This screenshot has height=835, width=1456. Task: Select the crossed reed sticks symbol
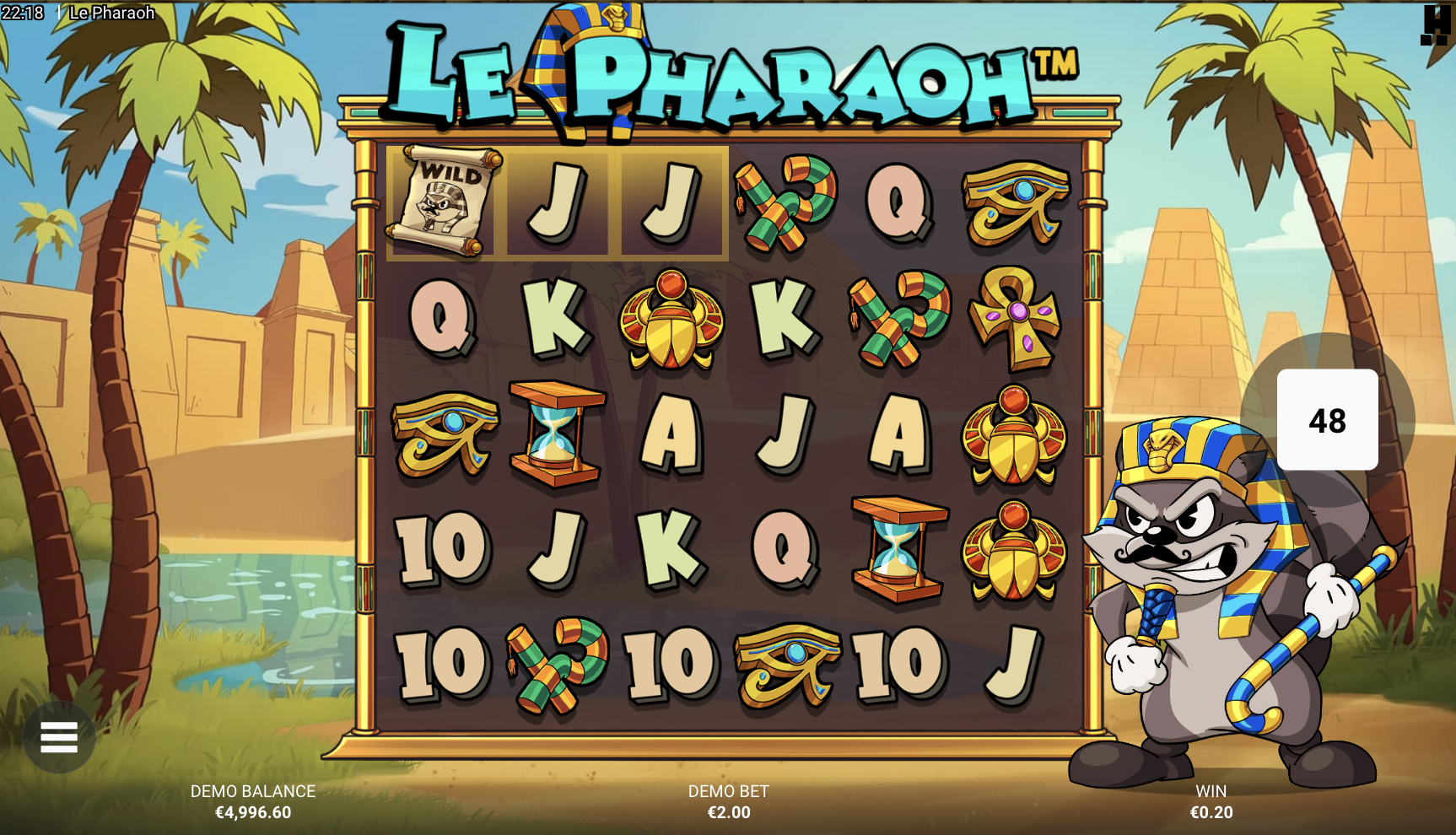[x=784, y=202]
